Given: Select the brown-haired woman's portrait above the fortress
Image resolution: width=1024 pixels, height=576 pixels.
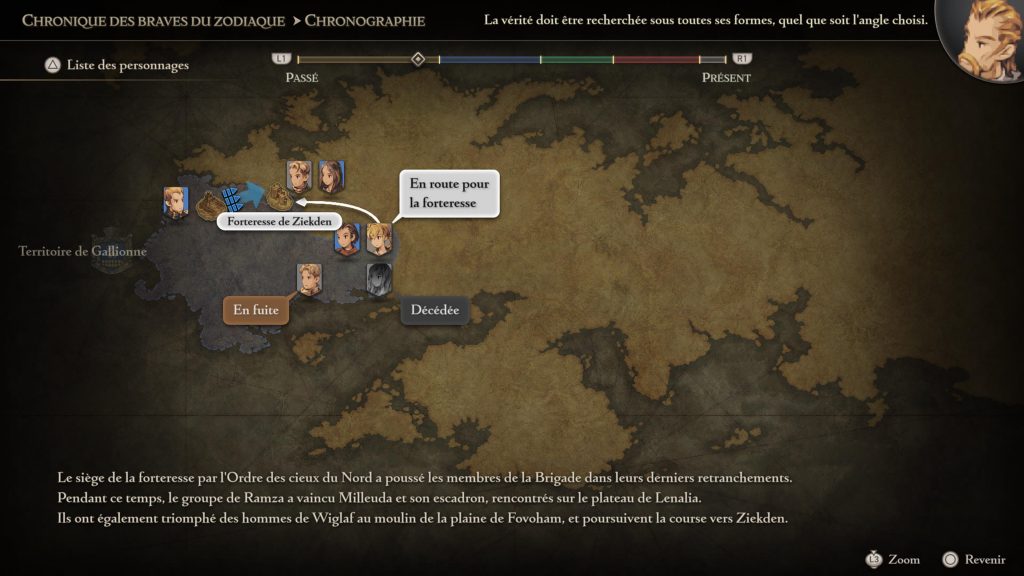Looking at the screenshot, I should 331,175.
